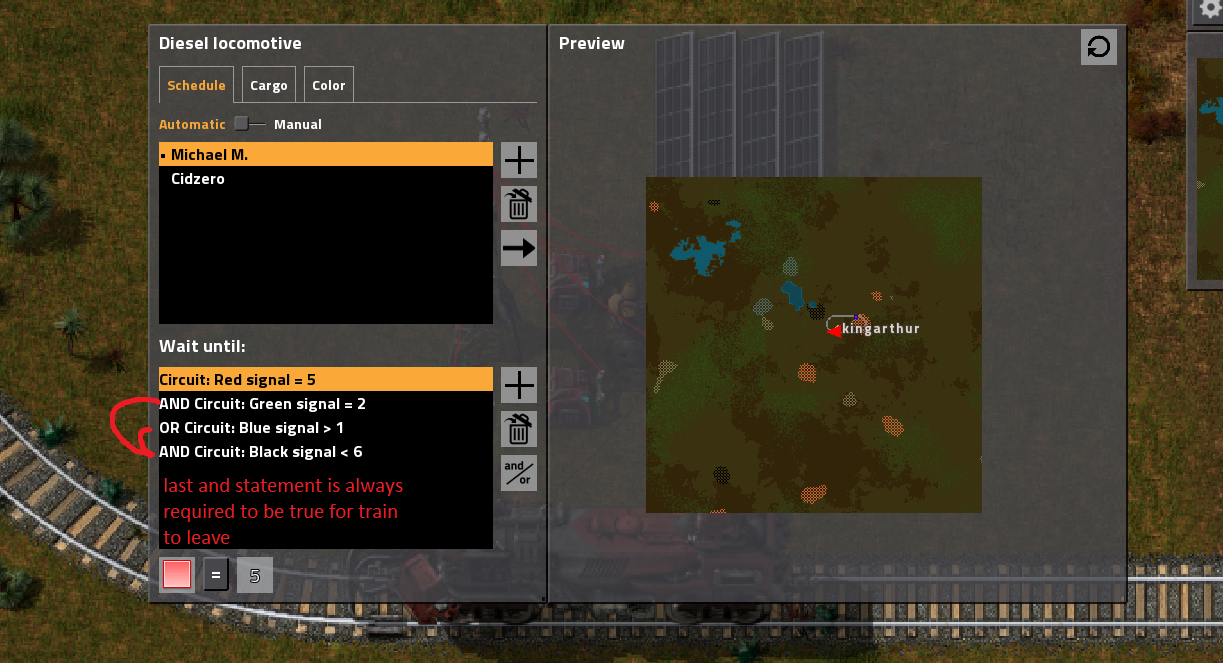This screenshot has width=1223, height=663.
Task: Select the Michael M. station entry
Action: (x=326, y=155)
